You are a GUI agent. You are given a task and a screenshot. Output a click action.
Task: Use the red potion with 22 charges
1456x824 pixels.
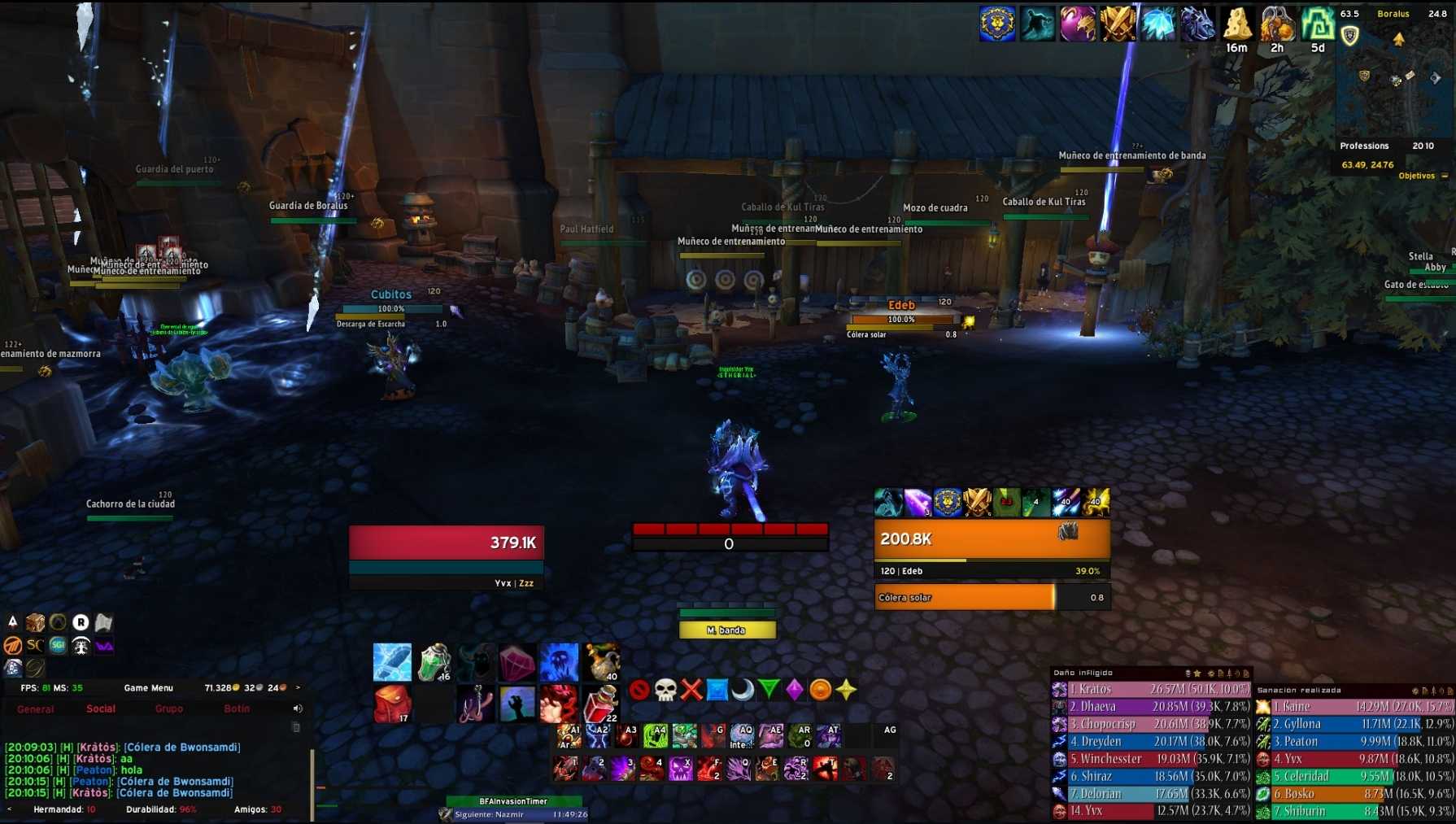pos(601,704)
